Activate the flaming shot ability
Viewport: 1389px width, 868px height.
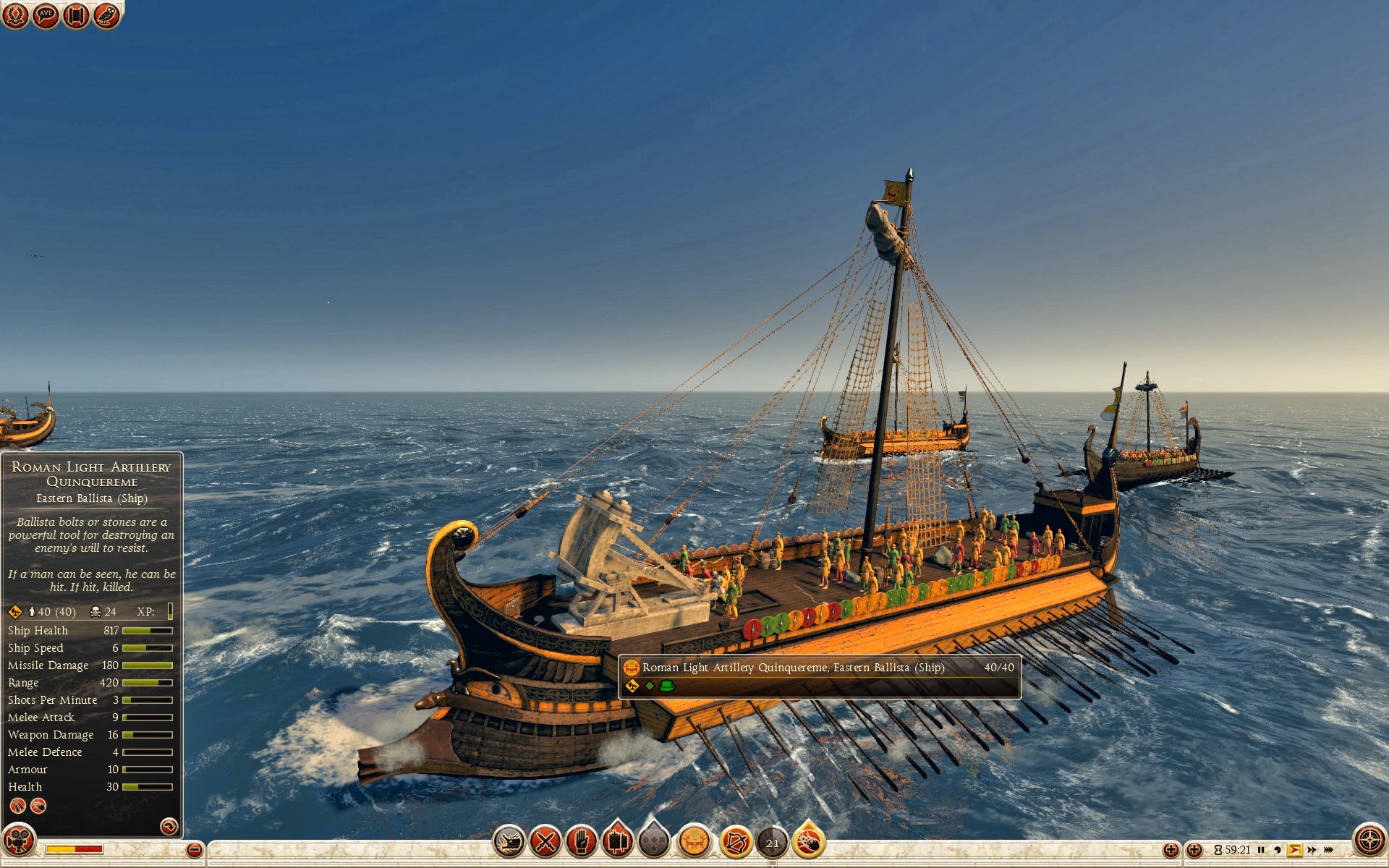pyautogui.click(x=809, y=842)
